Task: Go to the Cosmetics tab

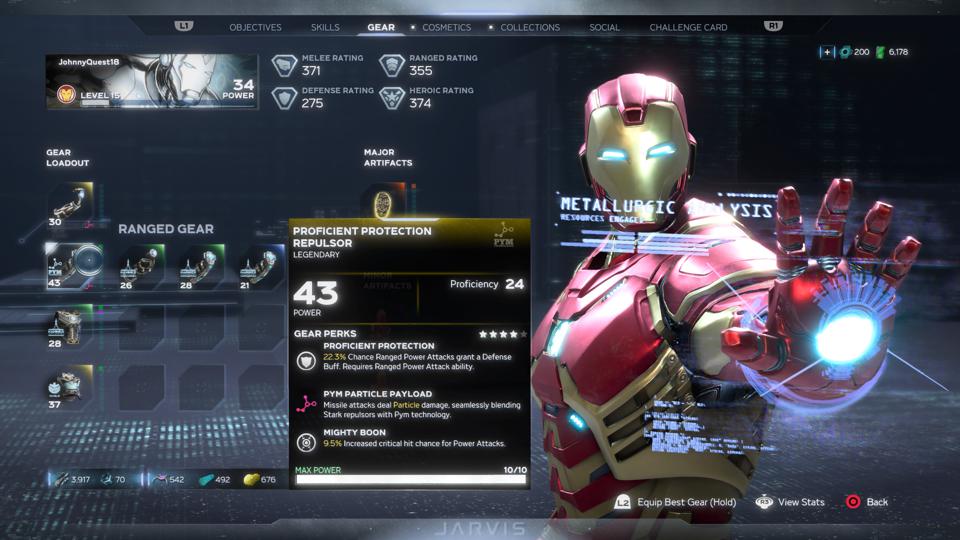Action: [x=447, y=27]
